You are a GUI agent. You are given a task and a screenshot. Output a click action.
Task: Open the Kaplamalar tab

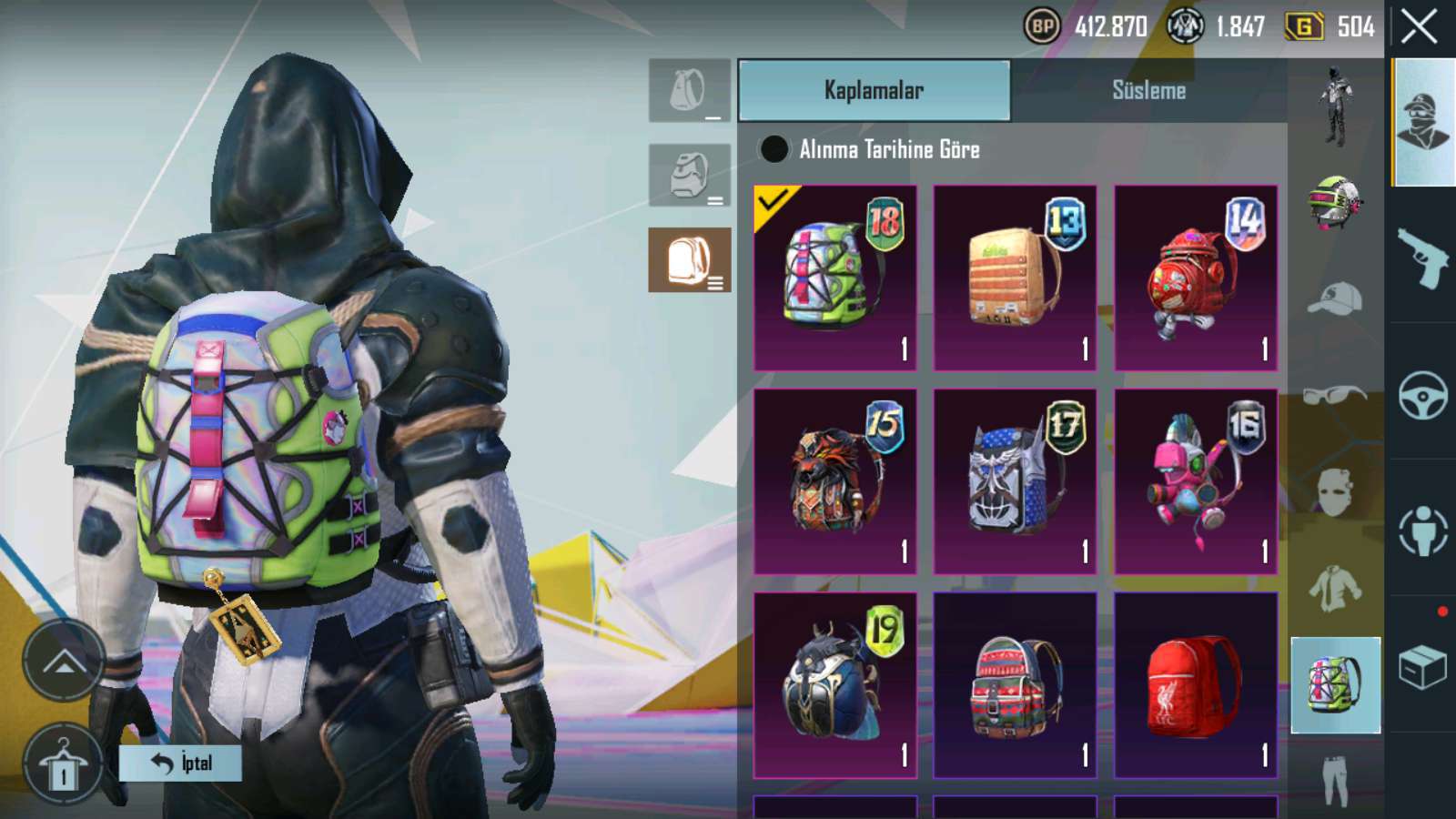[874, 90]
